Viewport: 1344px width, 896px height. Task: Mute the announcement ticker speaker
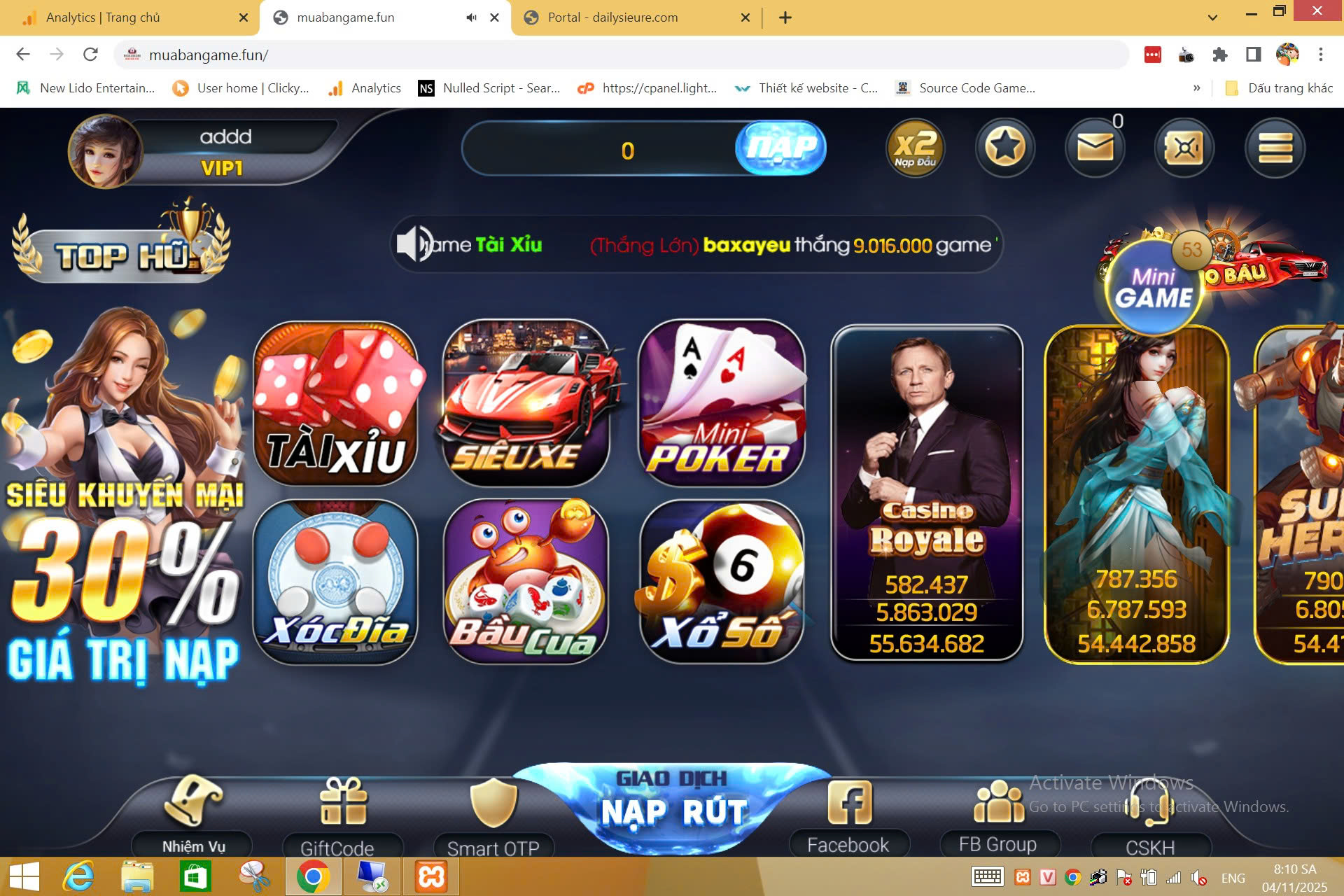point(412,244)
